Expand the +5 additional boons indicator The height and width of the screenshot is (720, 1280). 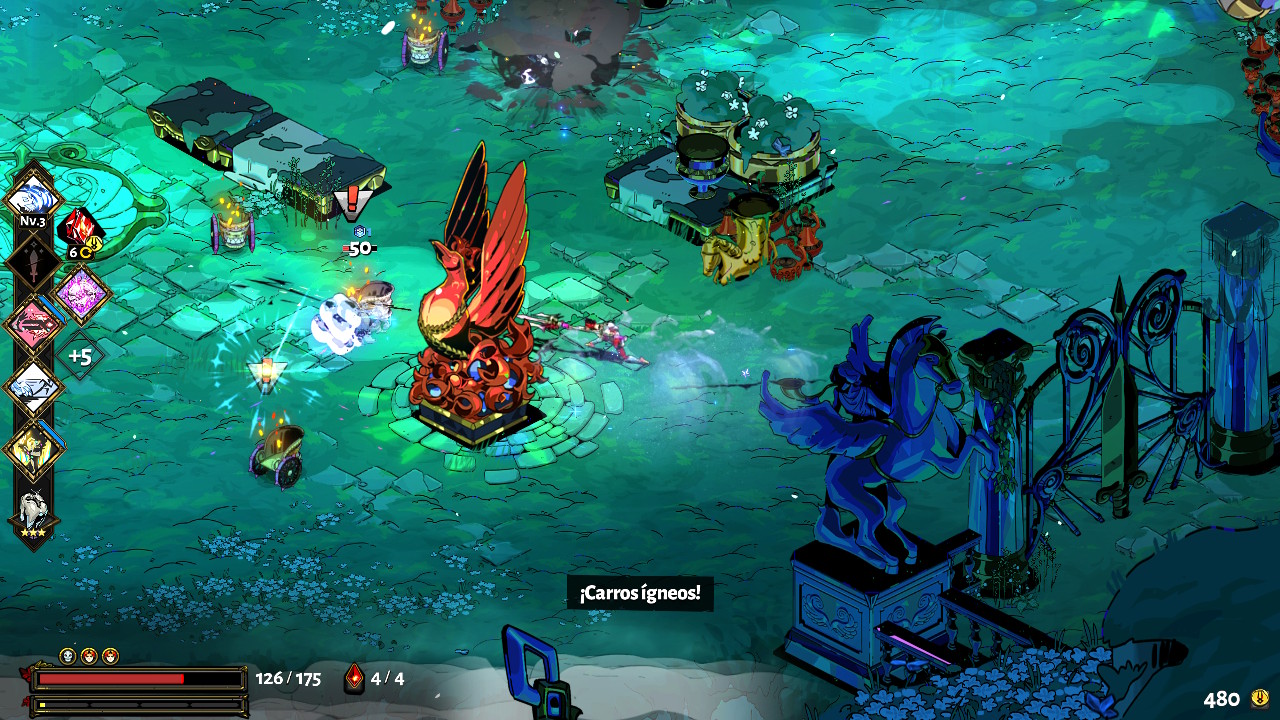(80, 356)
